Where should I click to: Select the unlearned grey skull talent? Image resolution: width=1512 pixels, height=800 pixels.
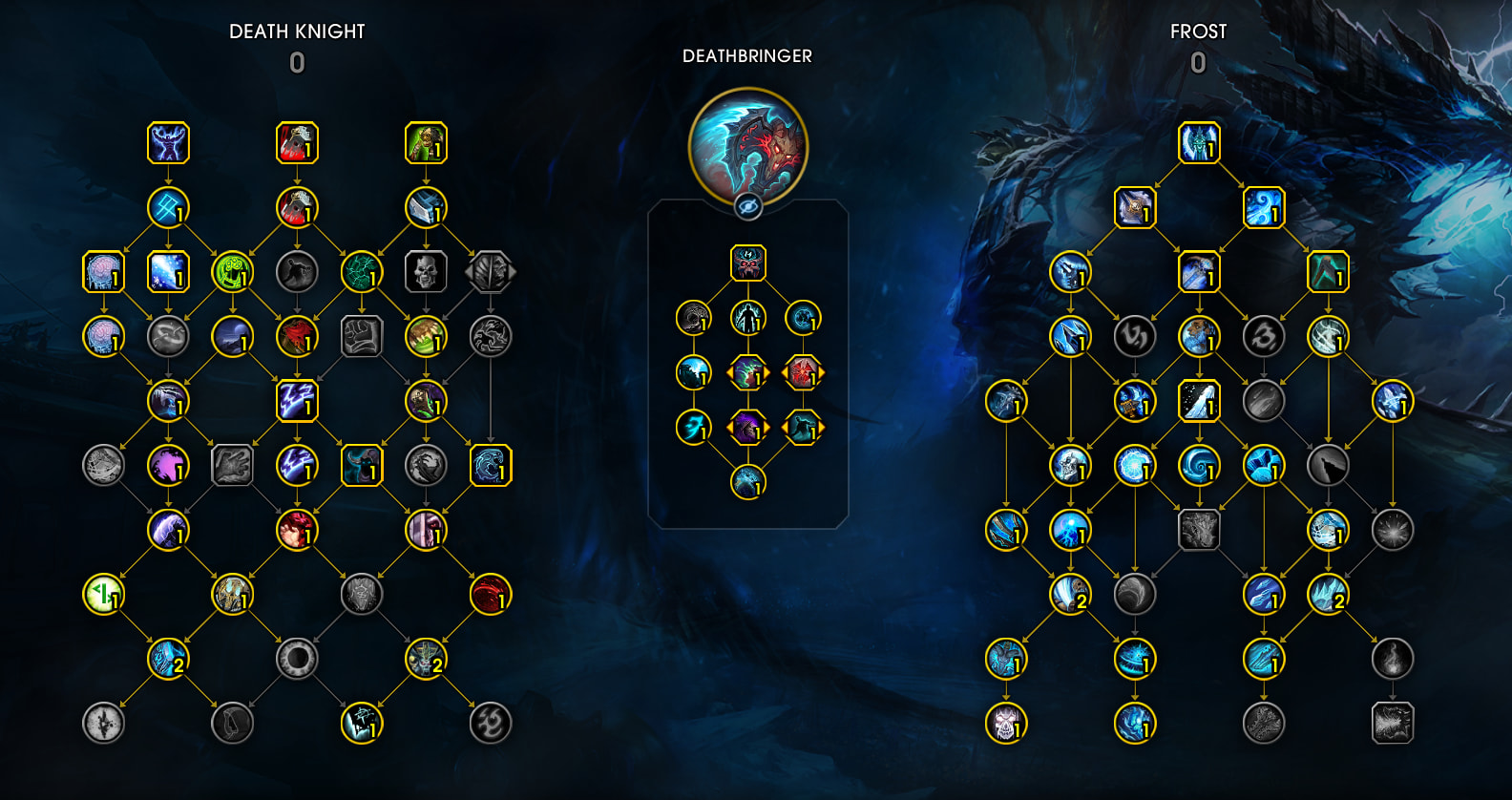pyautogui.click(x=426, y=272)
